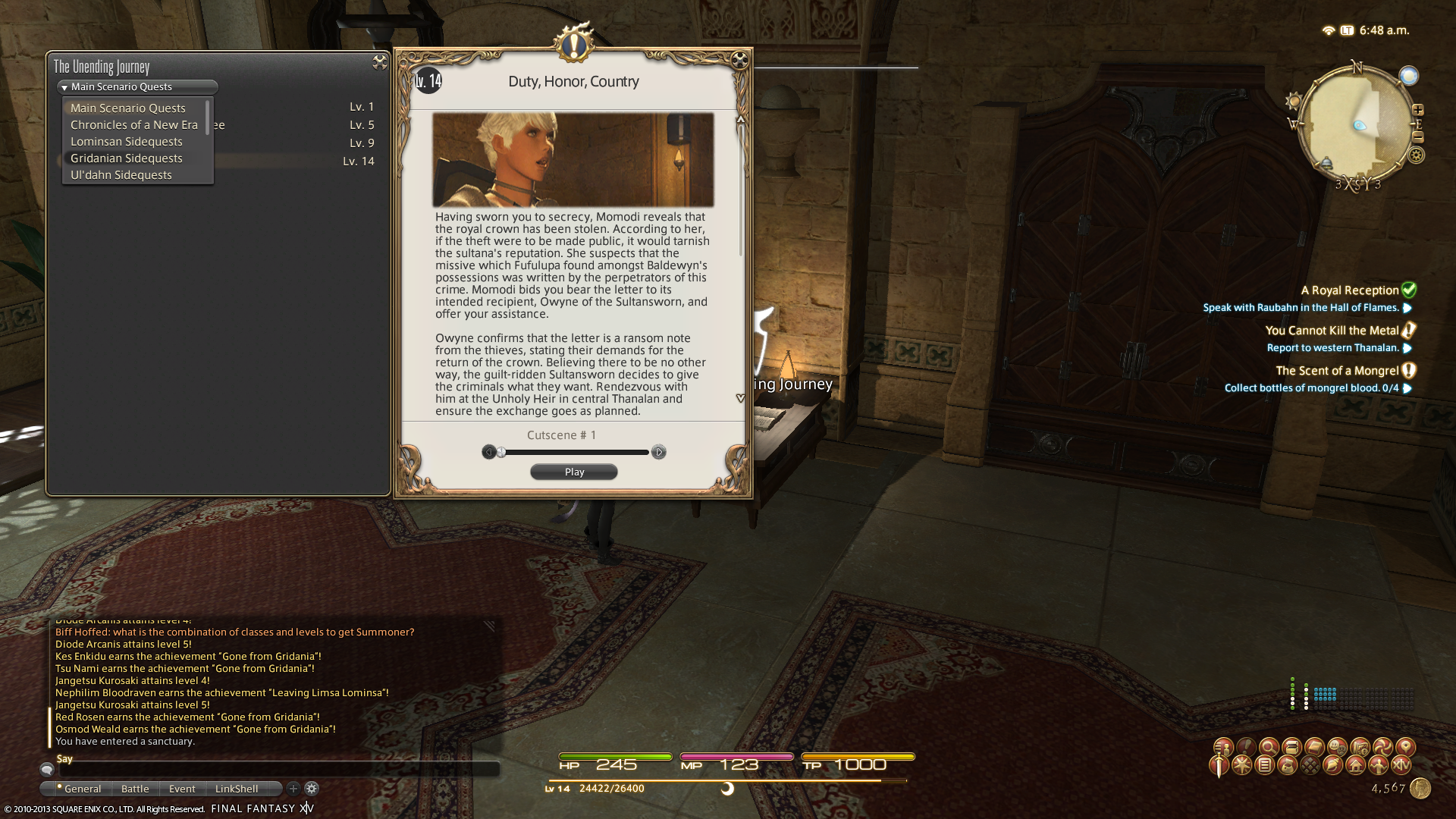1456x819 pixels.
Task: Go to the previous cutscene arrow
Action: (489, 452)
